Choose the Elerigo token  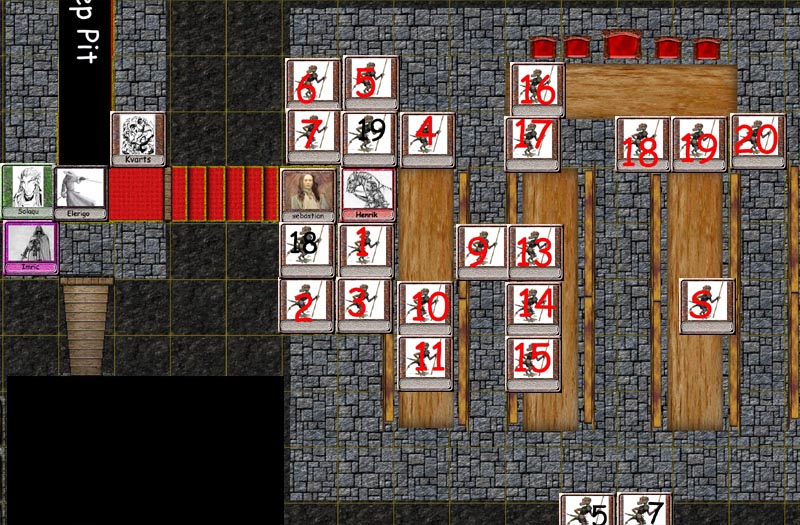[x=80, y=192]
